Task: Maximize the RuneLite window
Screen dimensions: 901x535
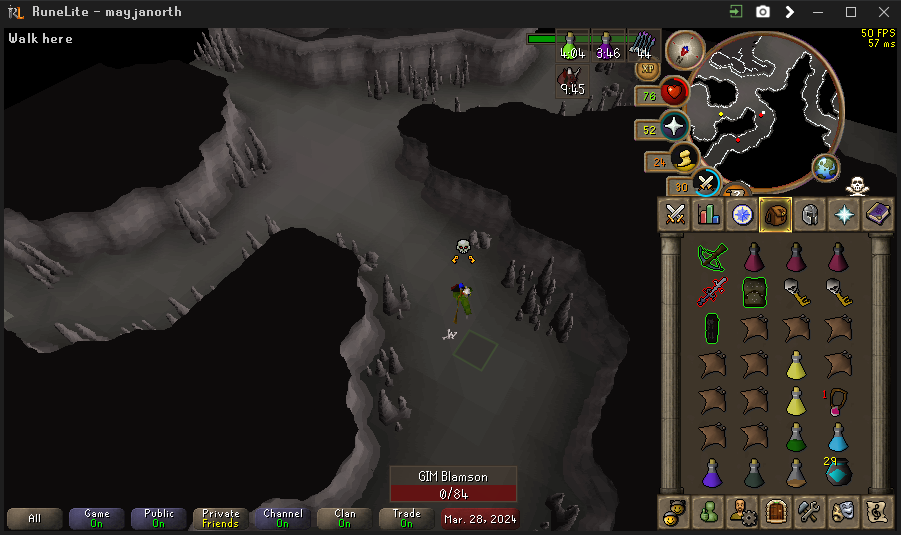Action: point(851,12)
